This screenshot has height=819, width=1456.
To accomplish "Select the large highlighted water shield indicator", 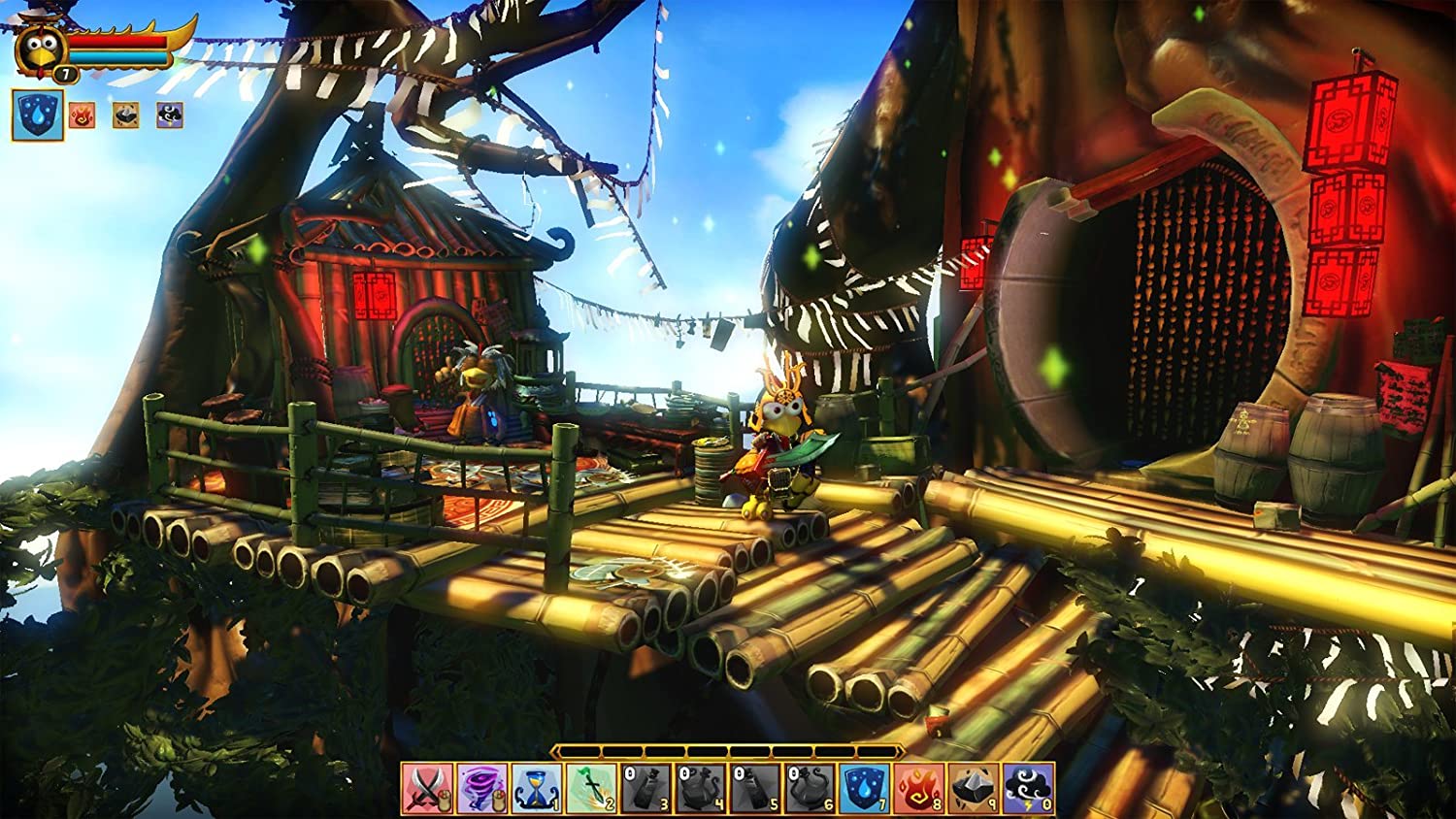I will tap(38, 115).
